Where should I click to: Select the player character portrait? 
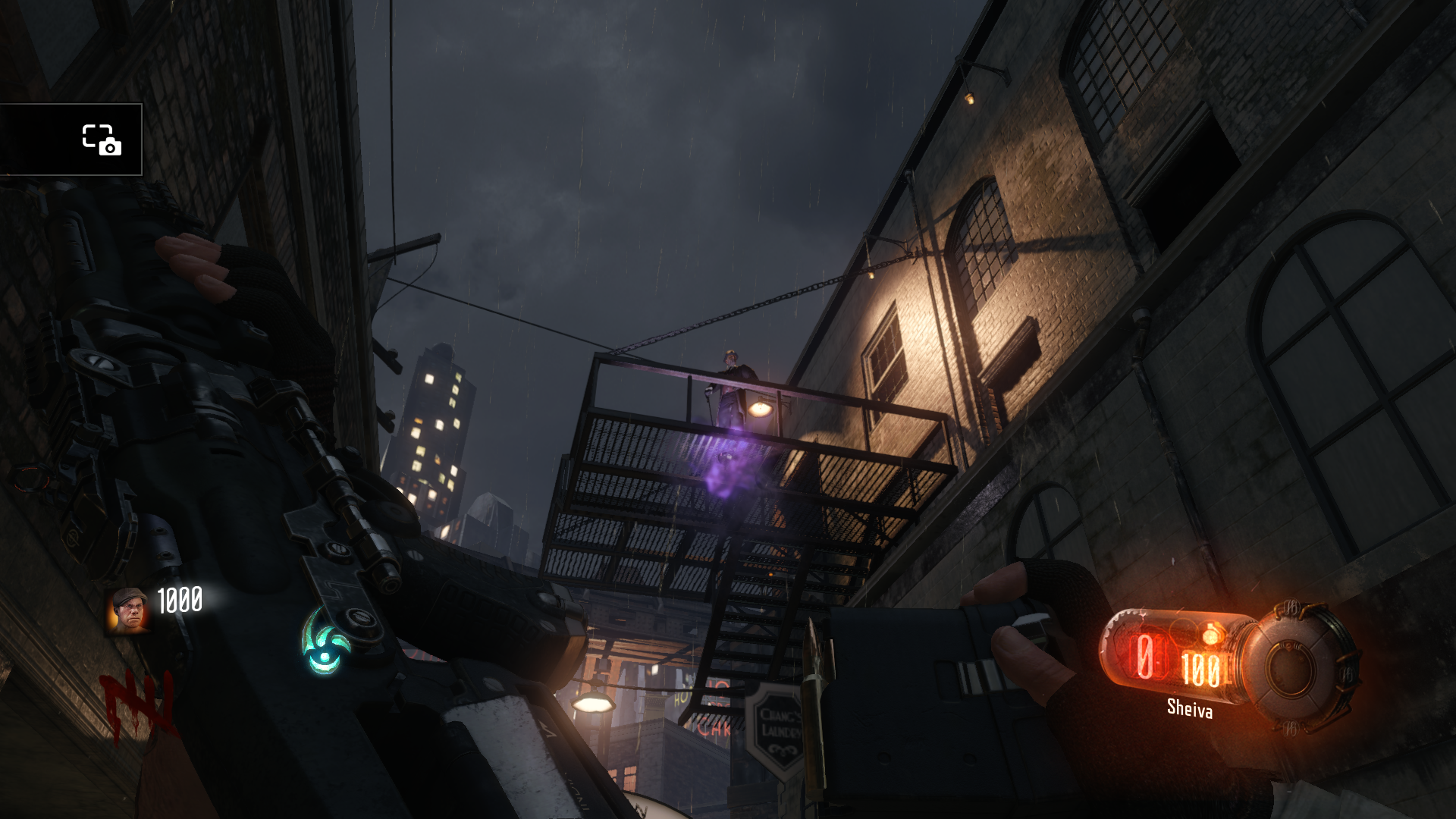click(x=127, y=609)
